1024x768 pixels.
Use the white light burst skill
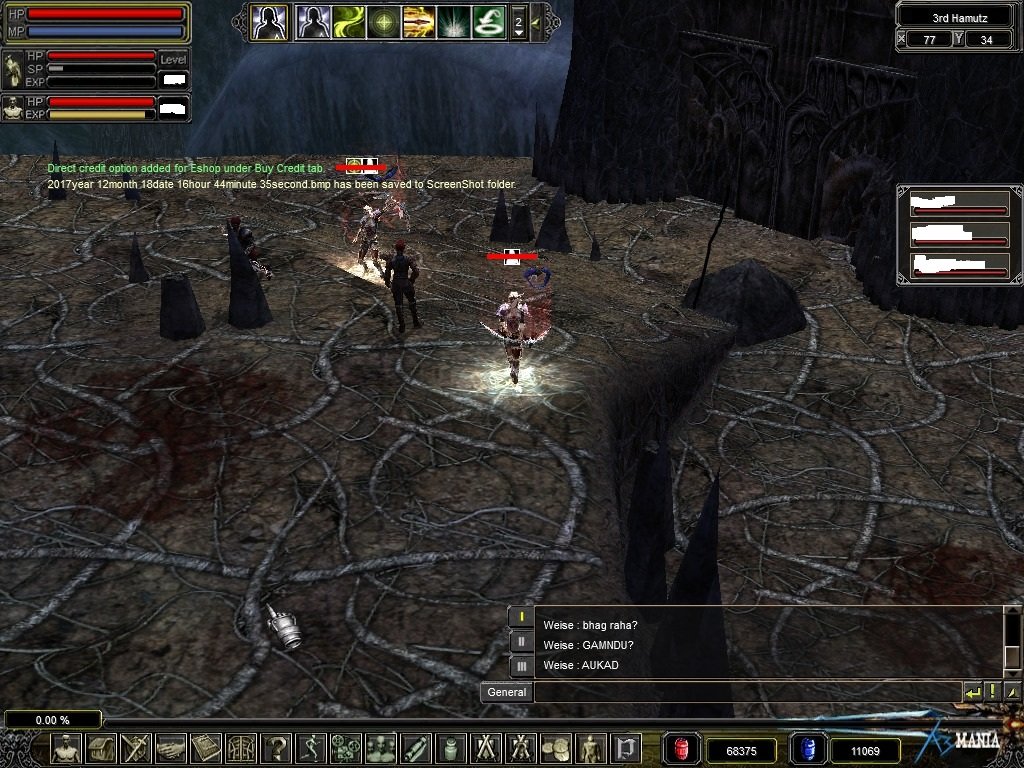pyautogui.click(x=453, y=21)
